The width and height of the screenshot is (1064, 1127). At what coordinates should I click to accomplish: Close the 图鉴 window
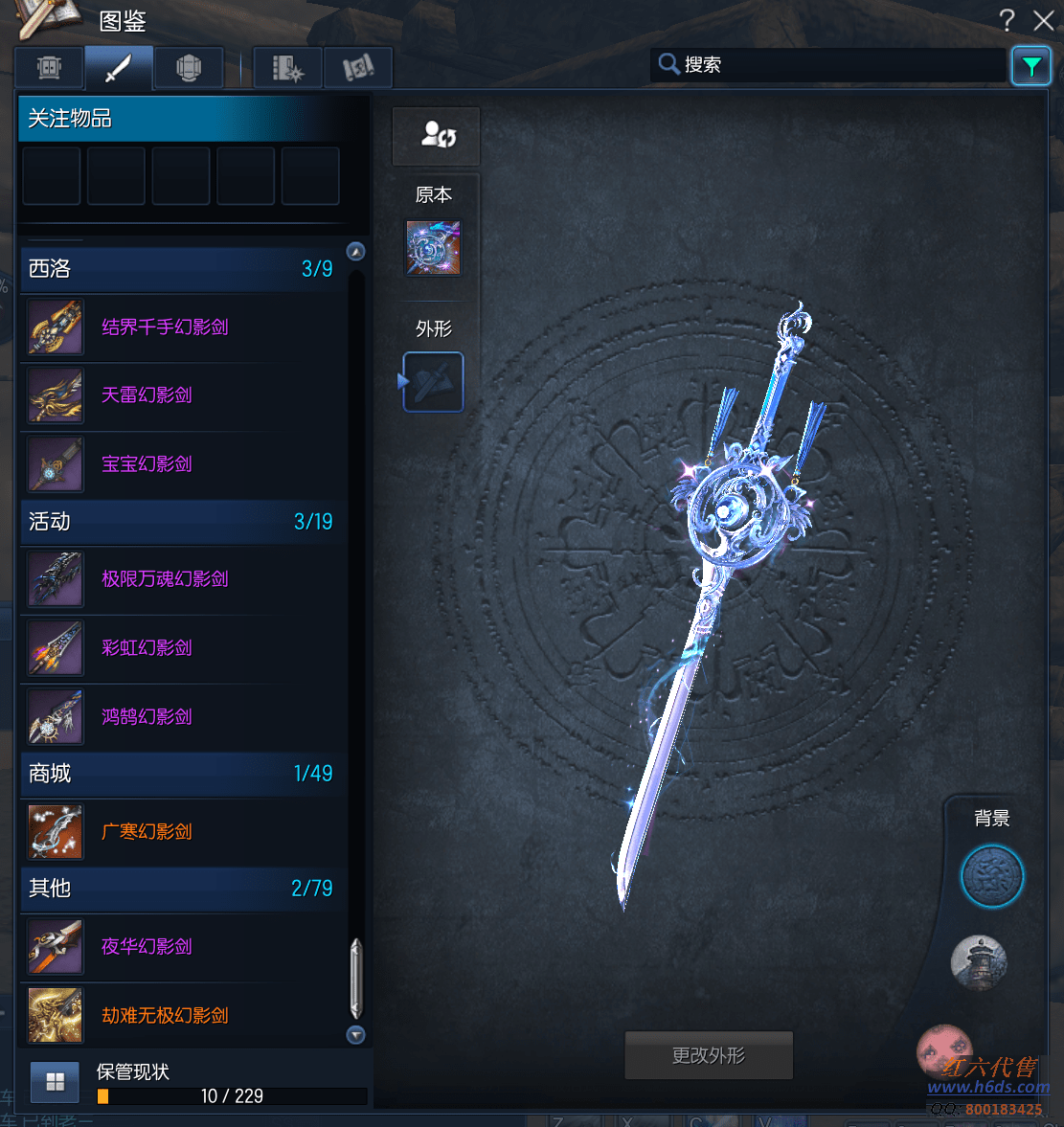(x=1044, y=20)
